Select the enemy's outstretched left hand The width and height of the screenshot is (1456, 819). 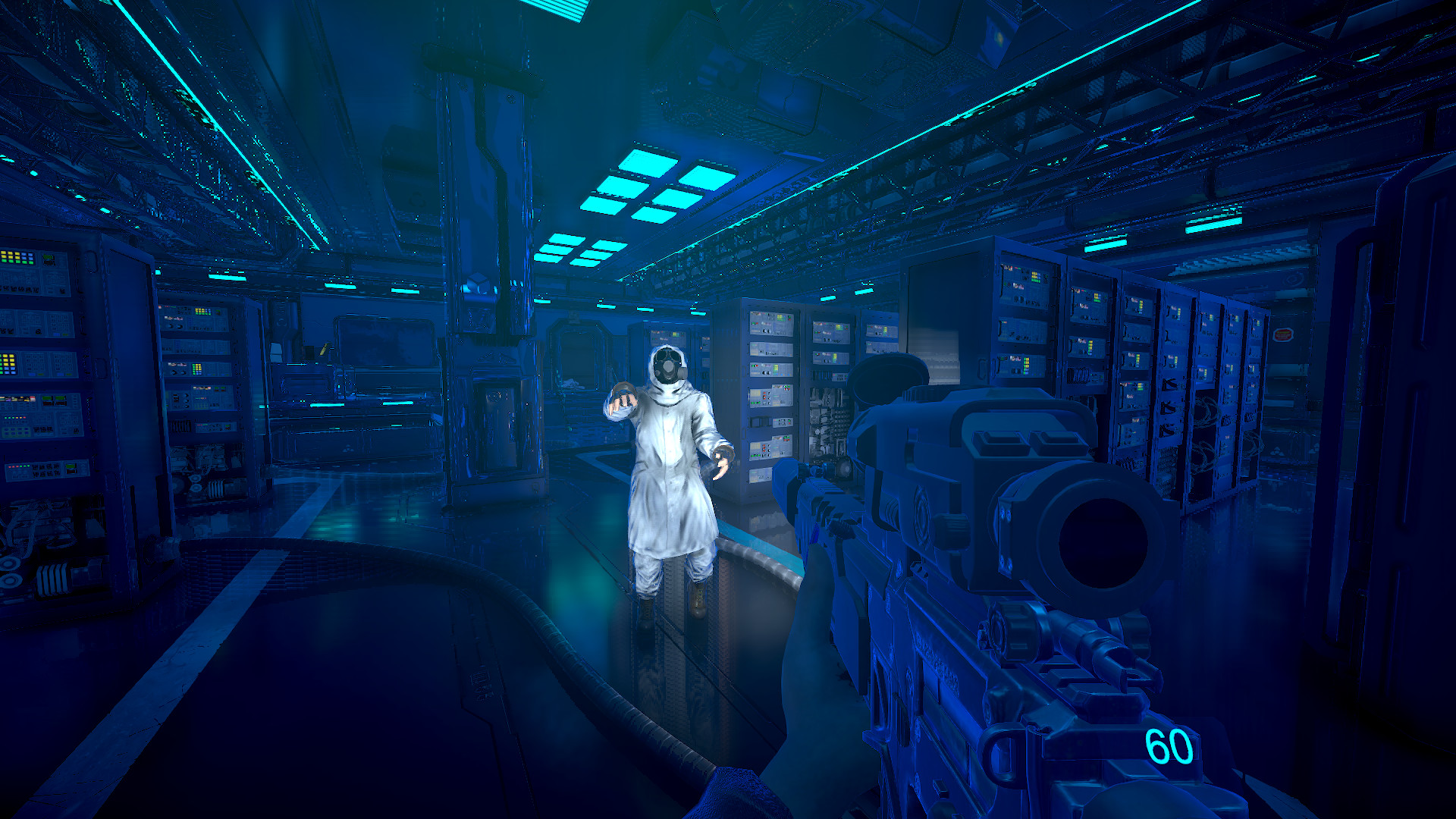pos(720,461)
